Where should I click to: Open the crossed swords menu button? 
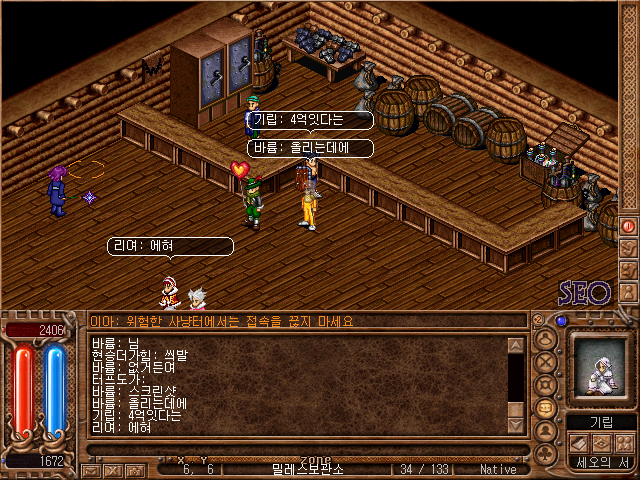point(546,361)
